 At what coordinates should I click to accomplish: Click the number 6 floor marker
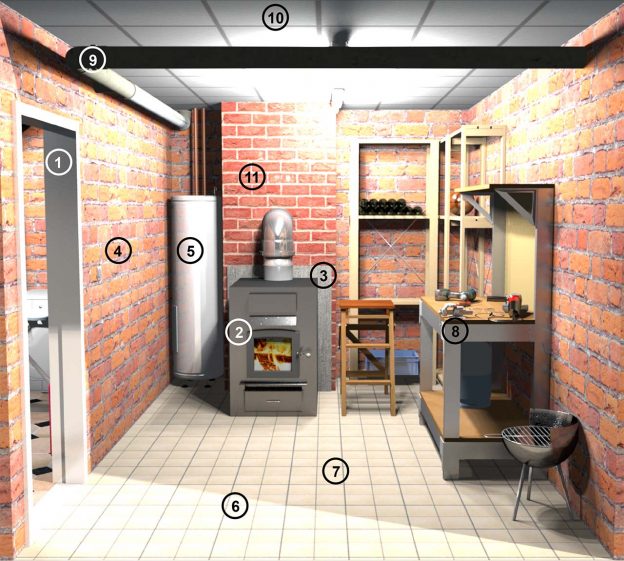click(235, 506)
